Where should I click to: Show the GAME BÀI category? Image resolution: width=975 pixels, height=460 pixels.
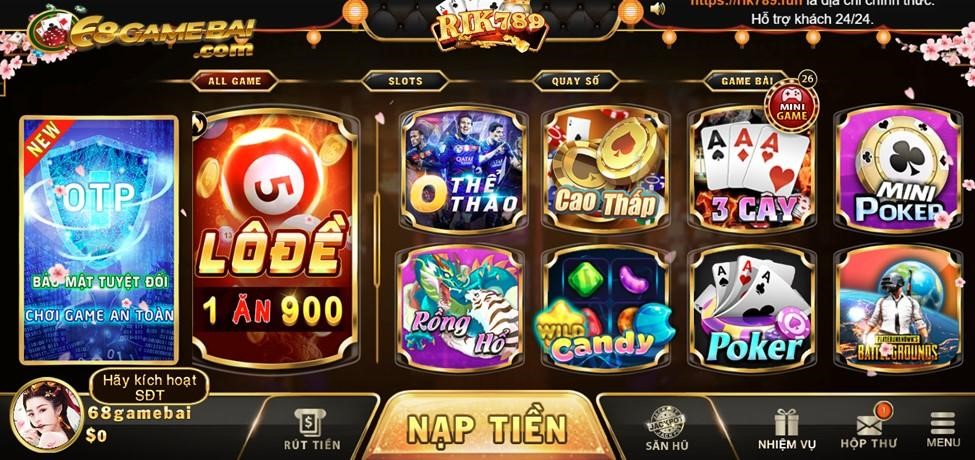coord(749,81)
